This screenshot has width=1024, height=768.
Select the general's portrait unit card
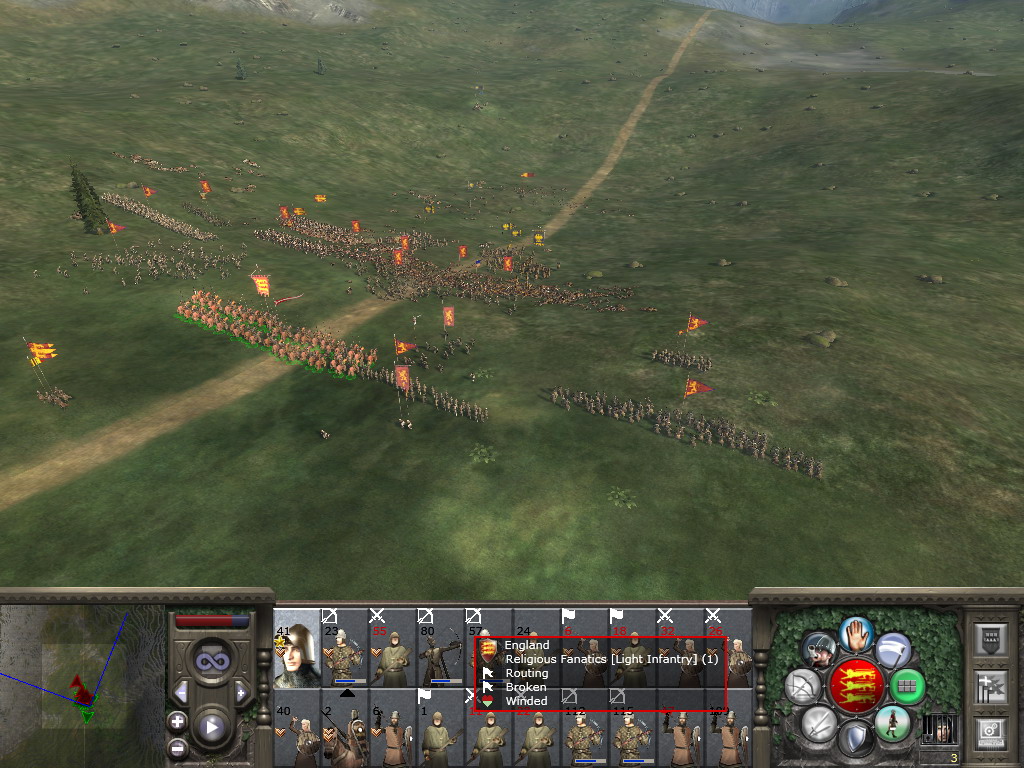[296, 648]
